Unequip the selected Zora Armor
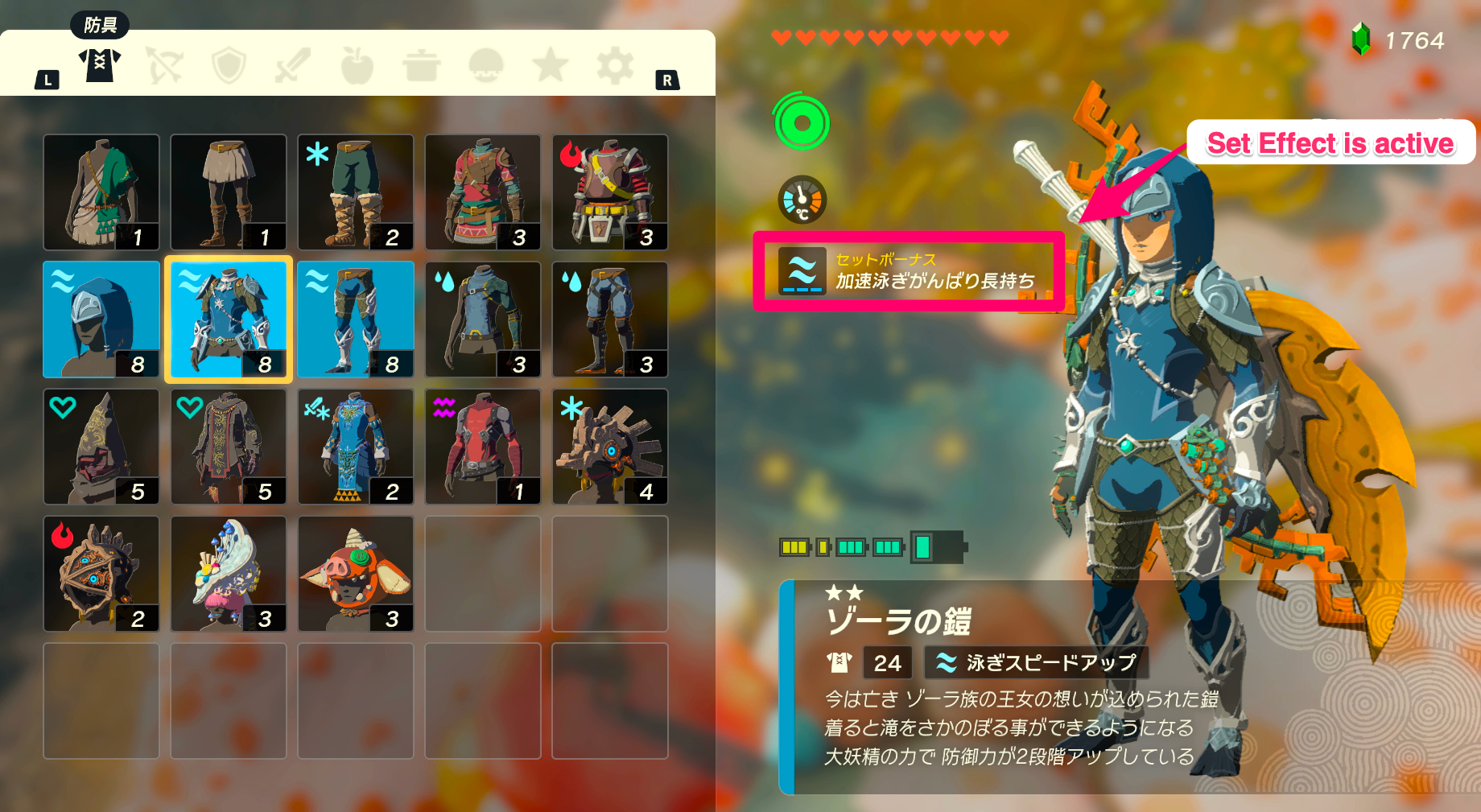Screen dimensions: 1481x812 (228, 319)
